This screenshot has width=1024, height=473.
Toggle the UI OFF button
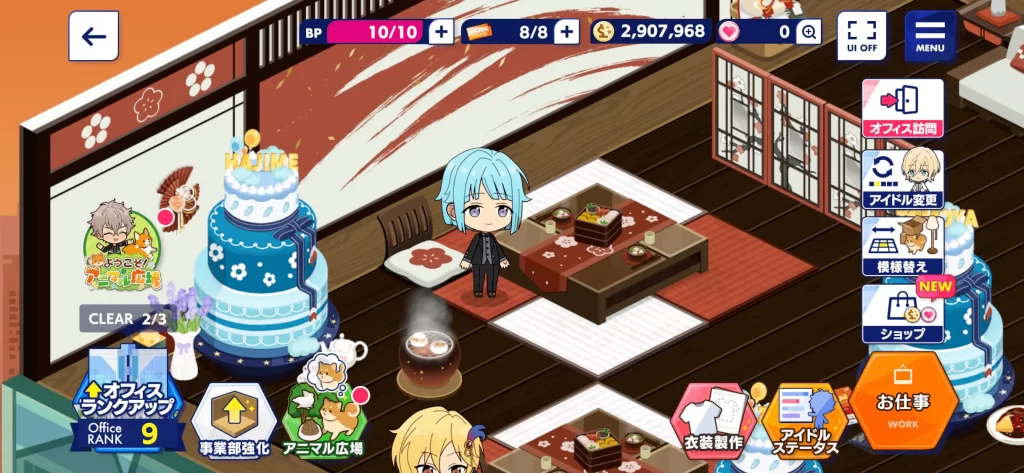tap(861, 36)
